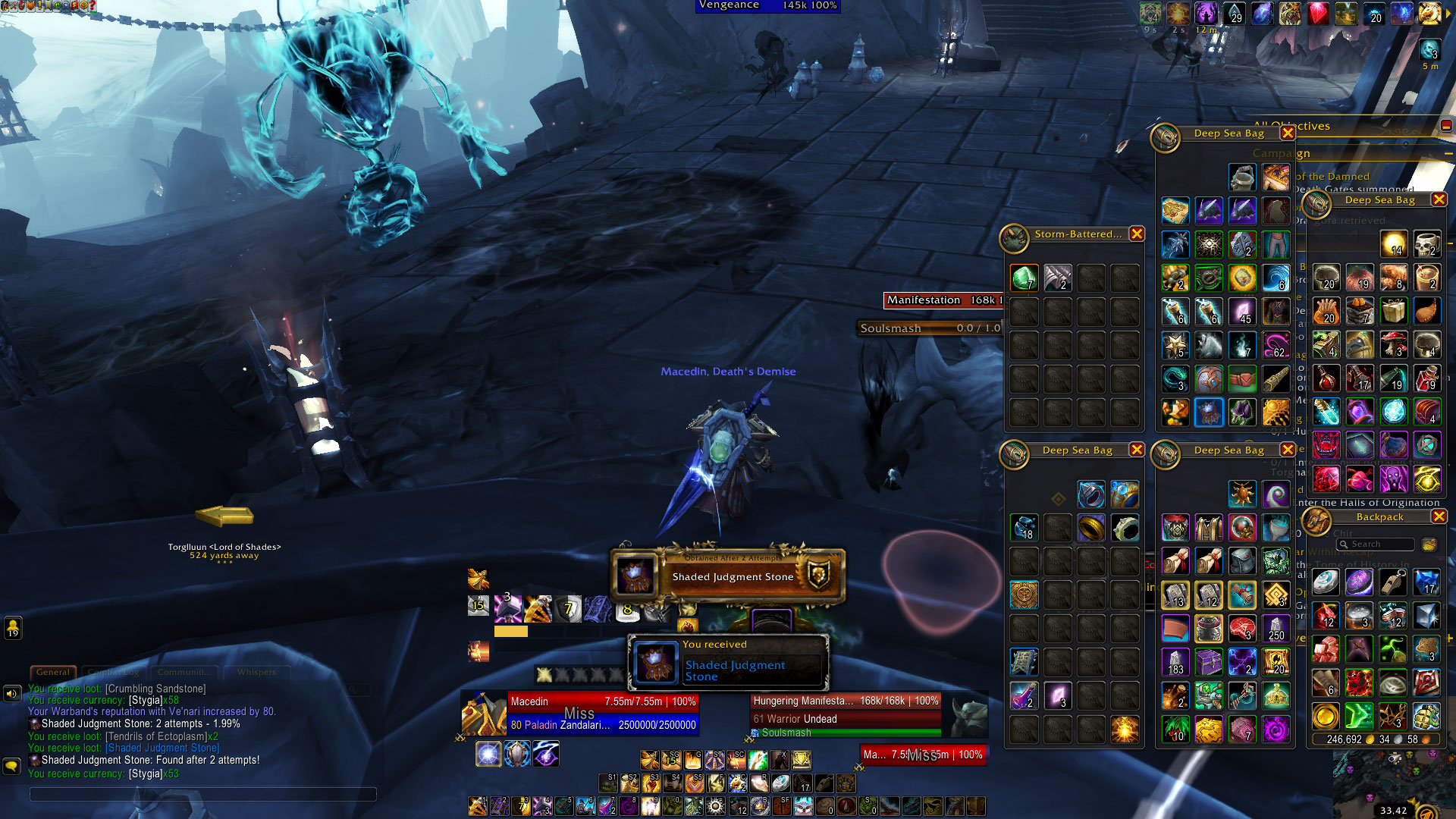Use the Backpack sort cleanup button
Screen dimensions: 1456x819
click(1429, 544)
